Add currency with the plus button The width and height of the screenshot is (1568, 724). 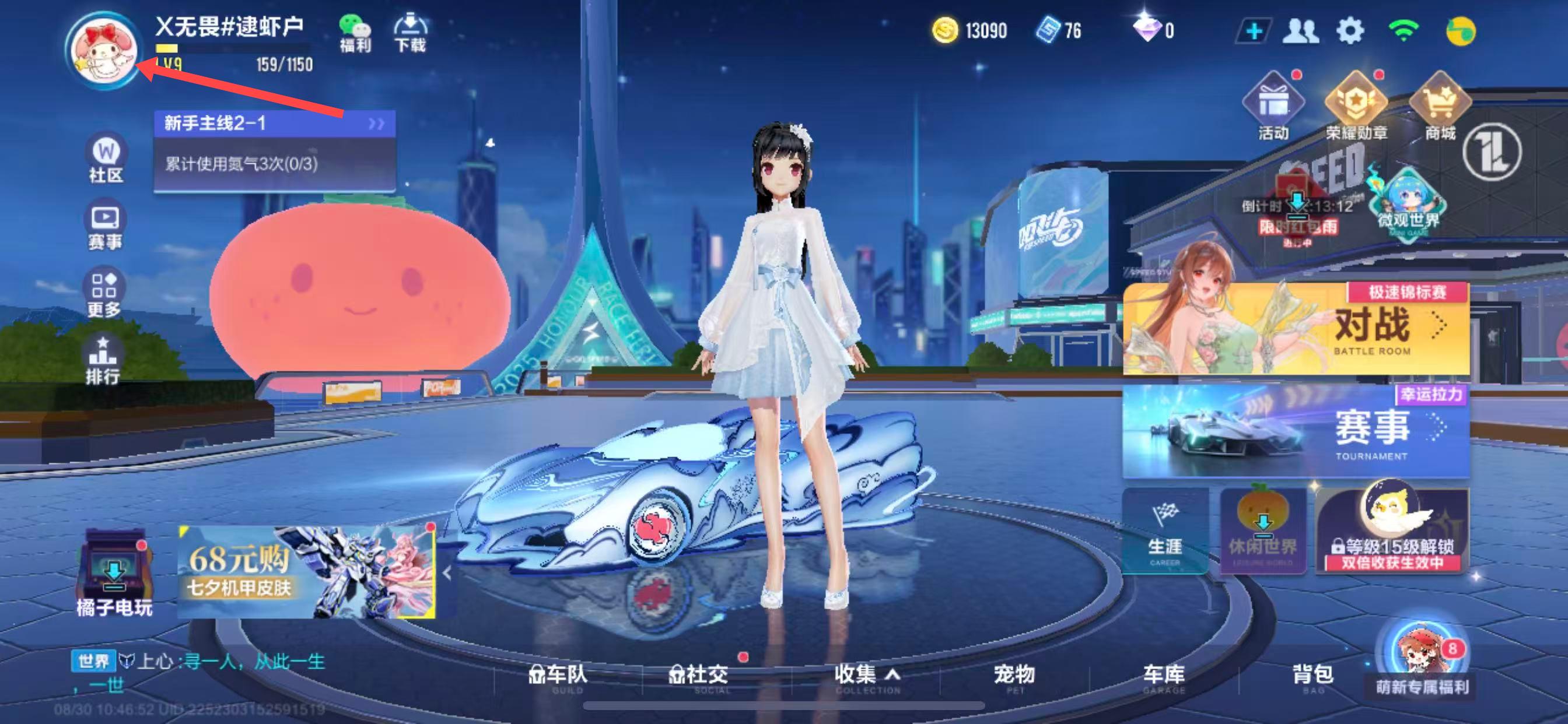[x=1254, y=30]
